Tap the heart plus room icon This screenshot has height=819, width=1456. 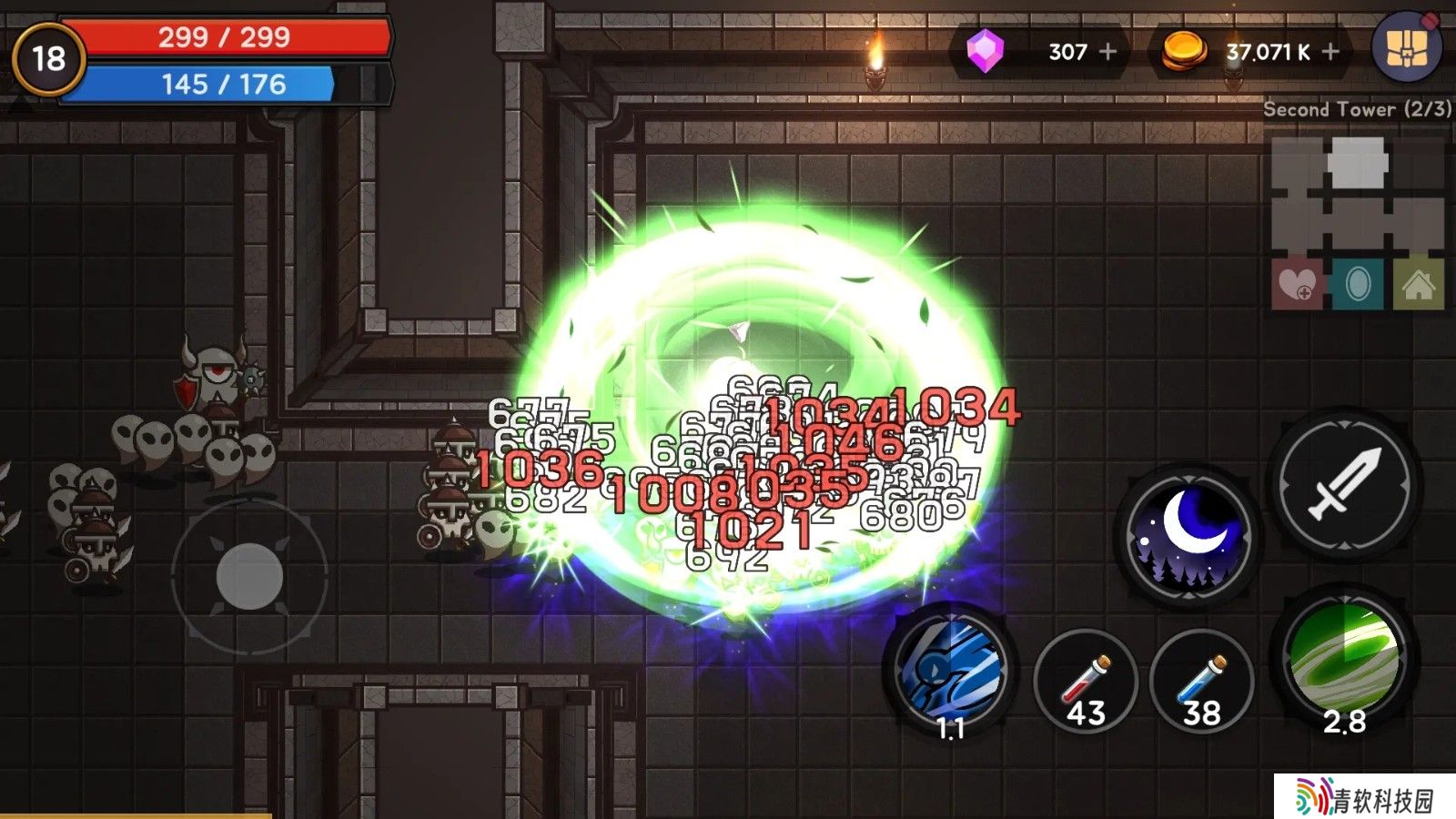(x=1297, y=285)
